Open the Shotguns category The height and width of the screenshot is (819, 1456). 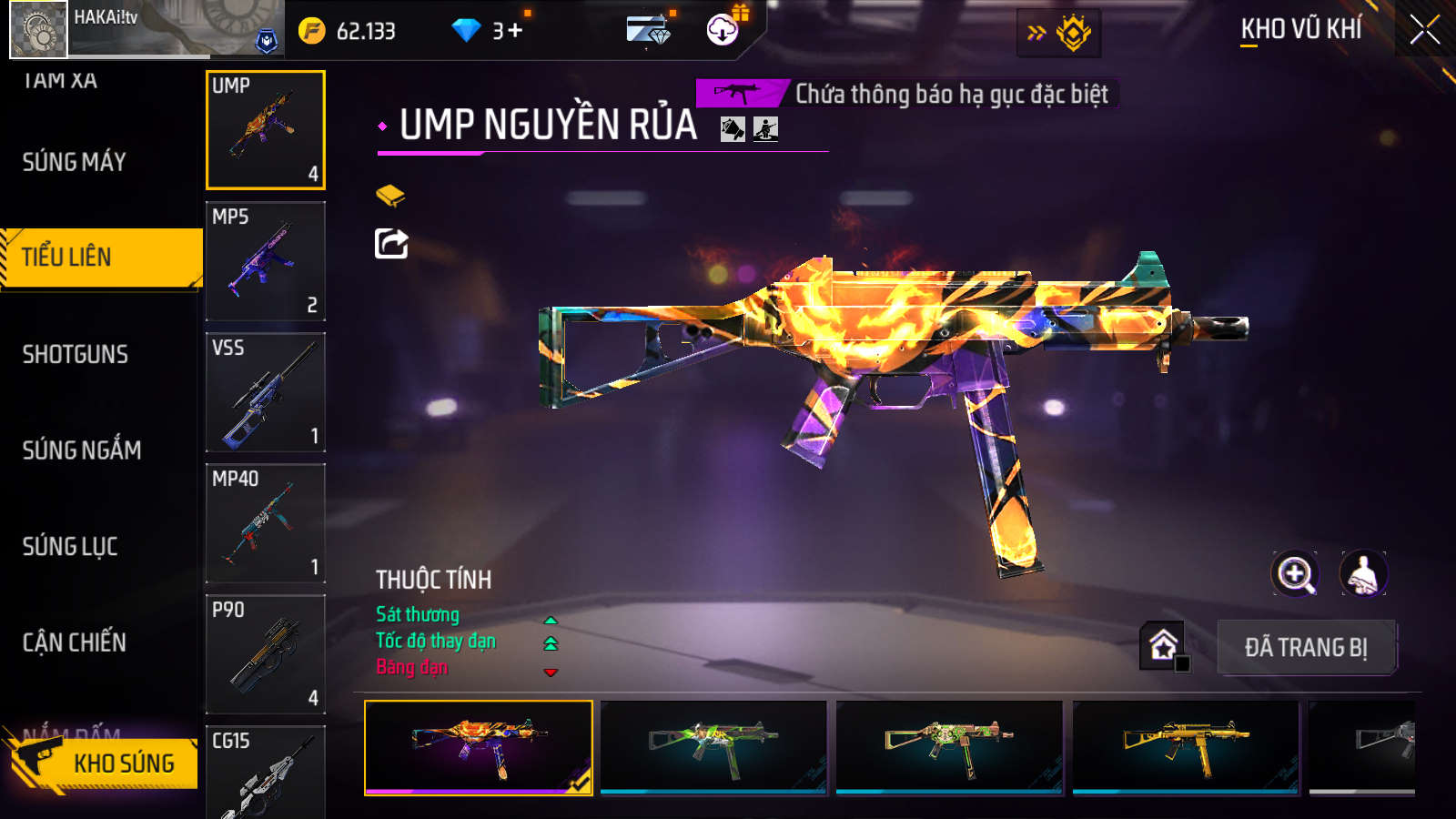point(76,354)
